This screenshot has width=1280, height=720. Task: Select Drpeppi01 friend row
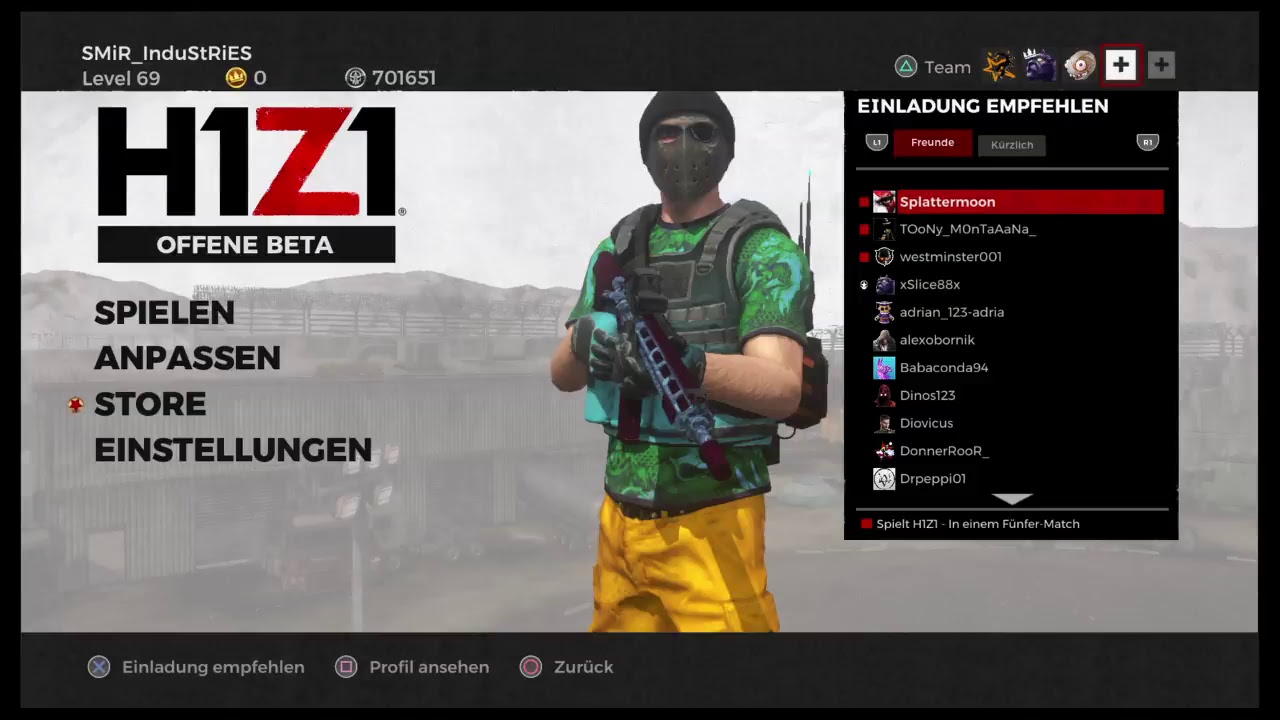pos(932,479)
